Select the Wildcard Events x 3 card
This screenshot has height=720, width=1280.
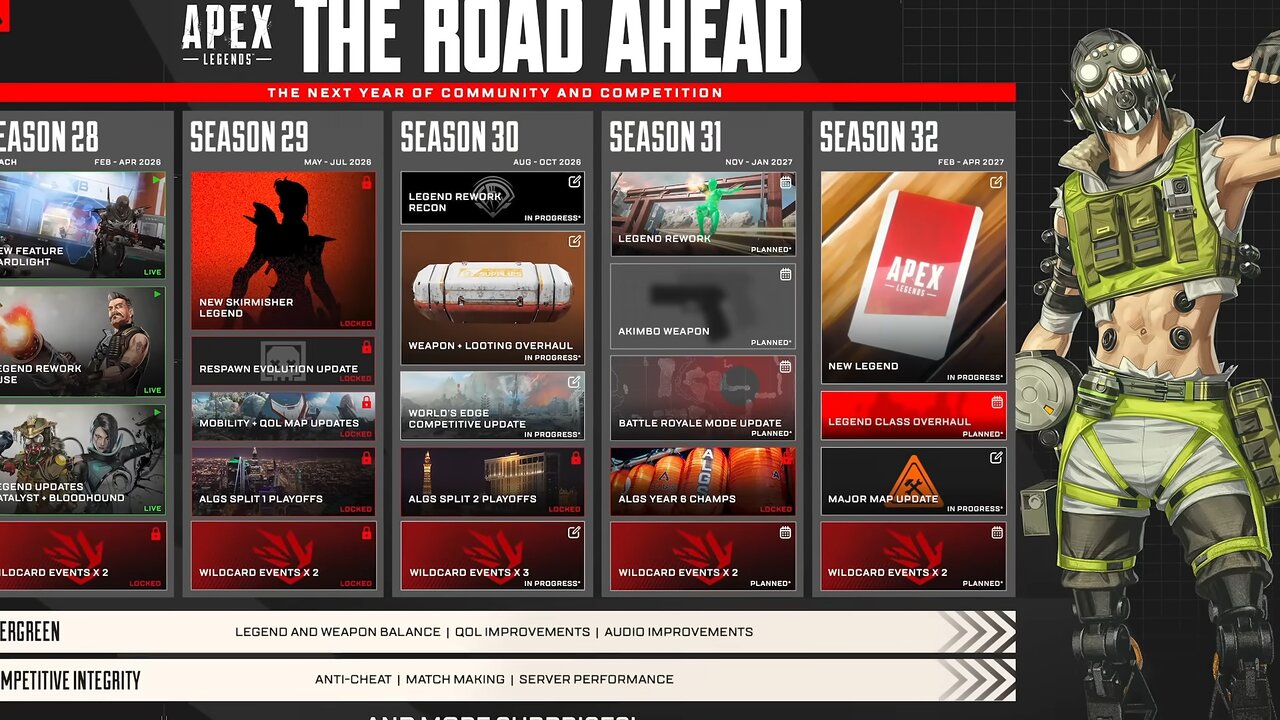click(492, 556)
